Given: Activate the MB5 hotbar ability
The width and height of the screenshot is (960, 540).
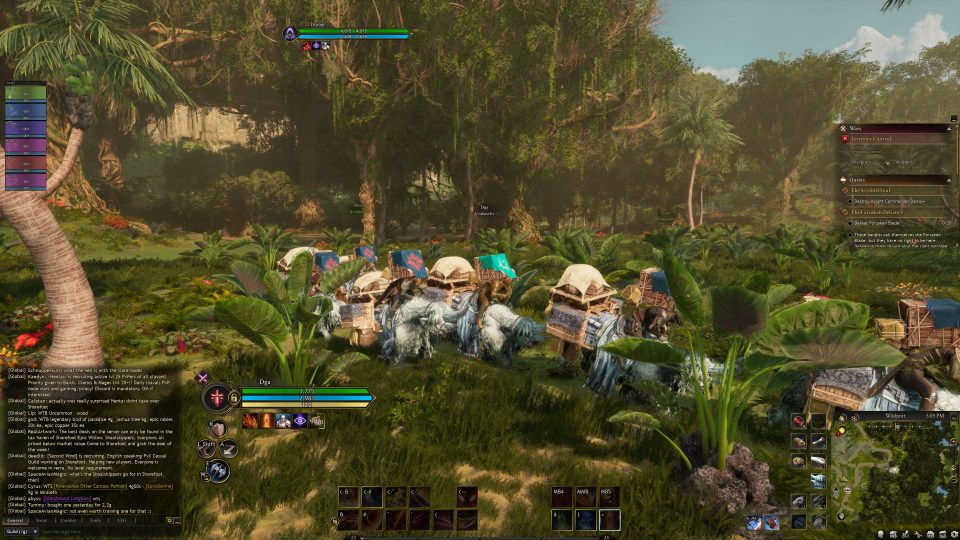Looking at the screenshot, I should tap(609, 496).
